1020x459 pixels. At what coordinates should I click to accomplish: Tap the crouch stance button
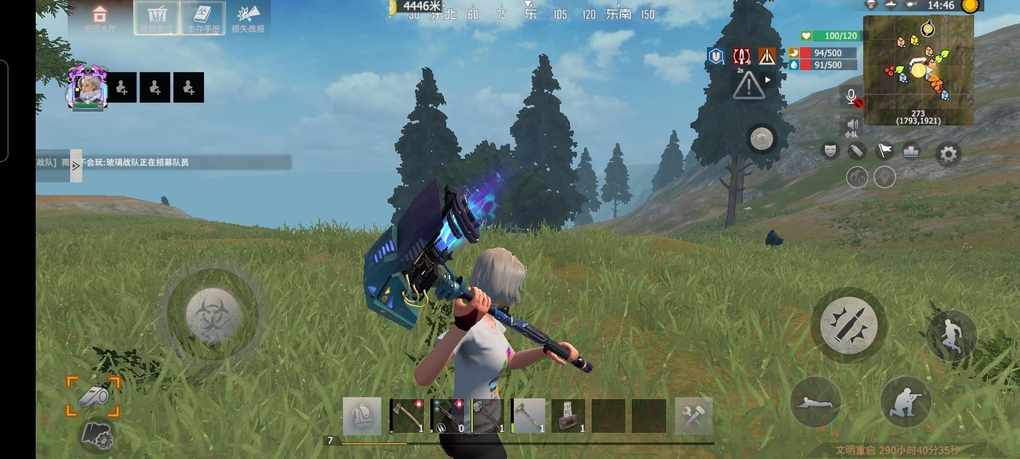point(905,401)
